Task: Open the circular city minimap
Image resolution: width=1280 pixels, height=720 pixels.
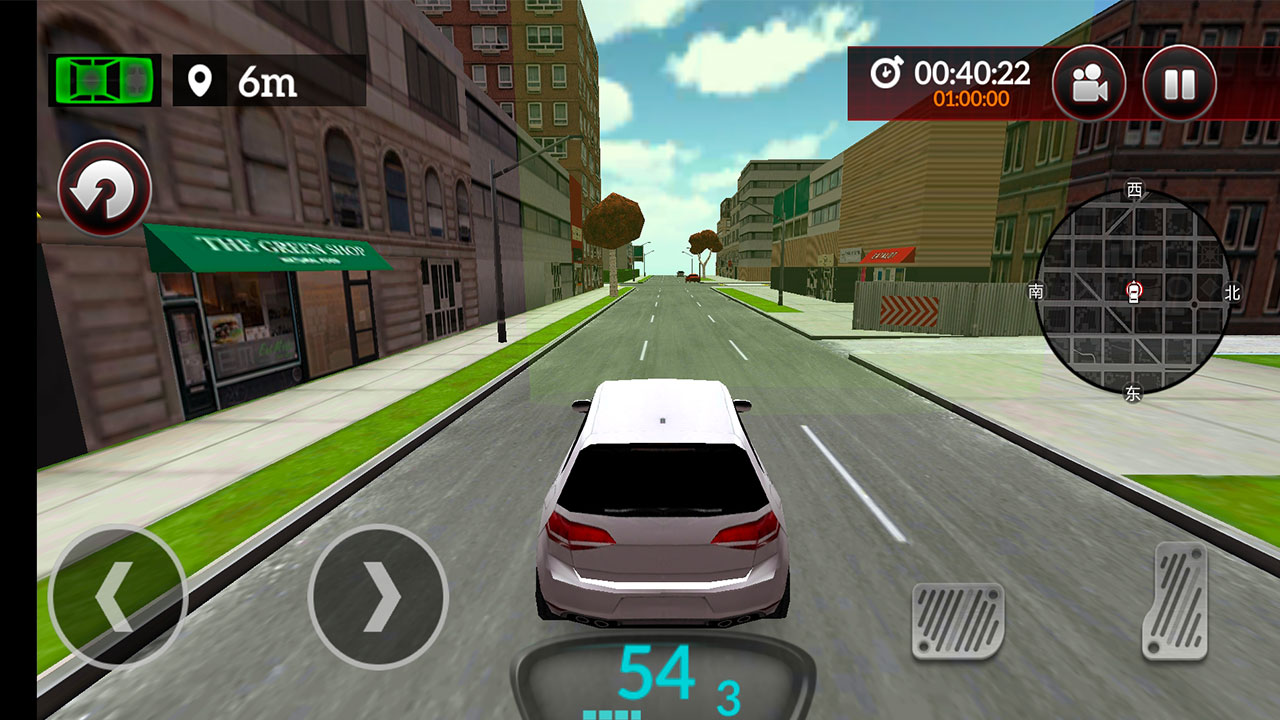Action: pyautogui.click(x=1132, y=291)
